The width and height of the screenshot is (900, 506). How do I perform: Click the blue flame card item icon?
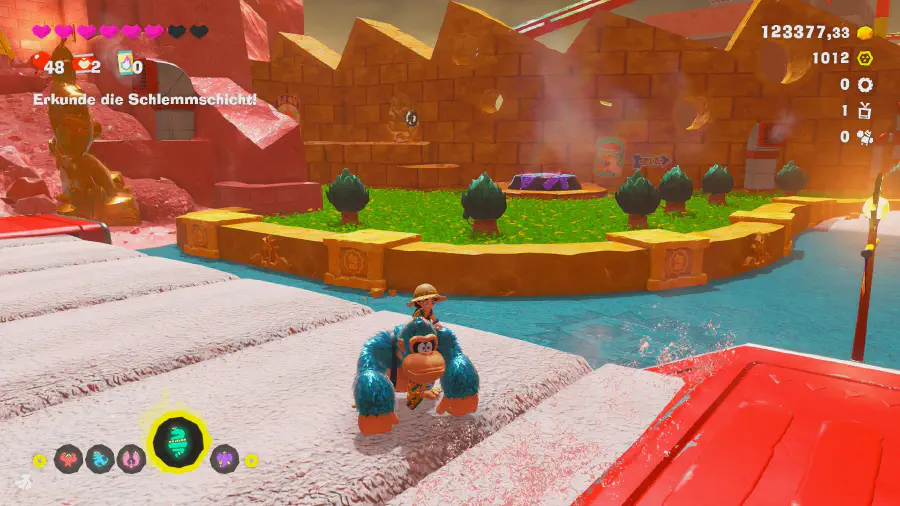coord(125,65)
